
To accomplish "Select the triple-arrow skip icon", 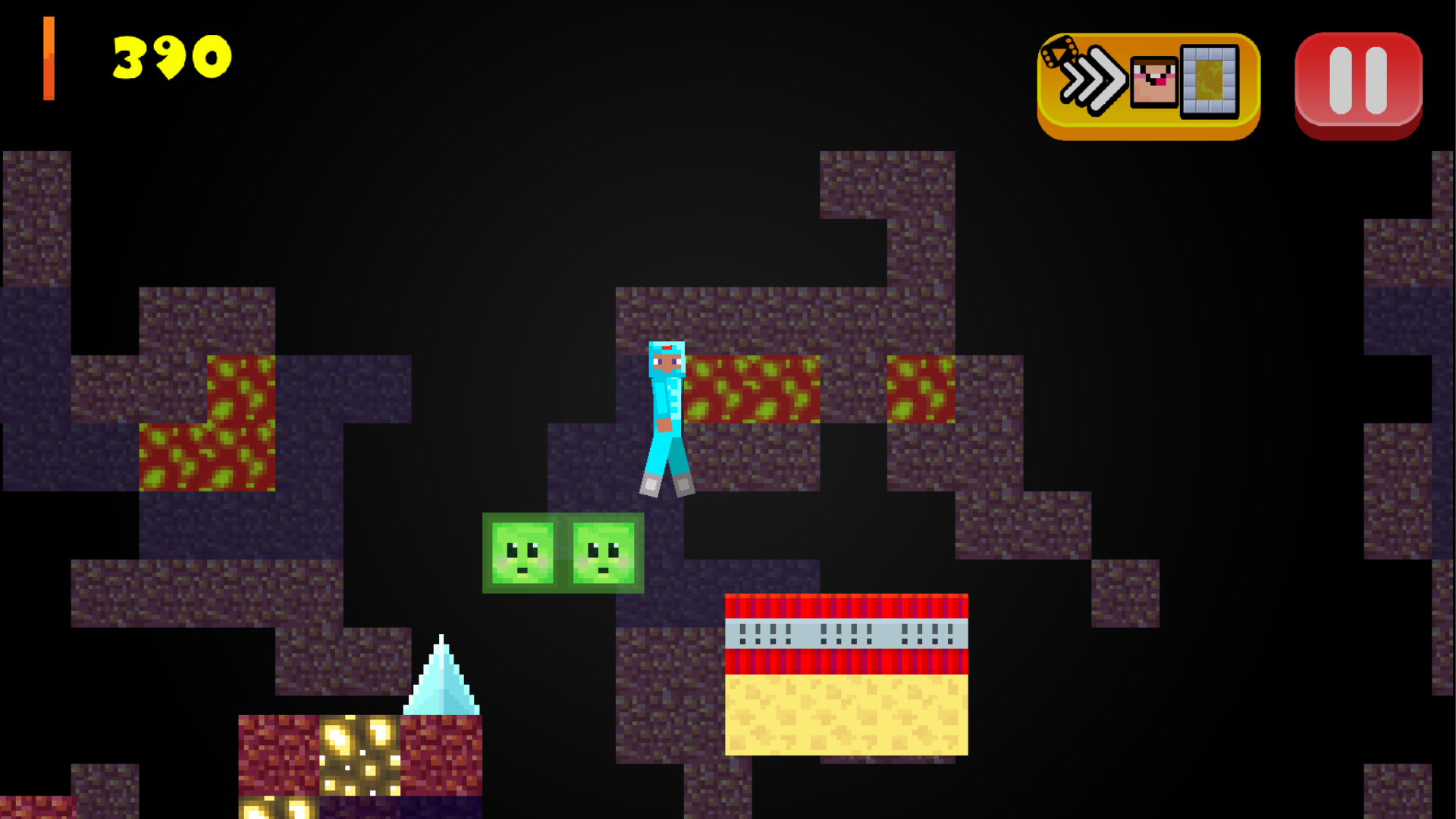I will click(x=1092, y=80).
